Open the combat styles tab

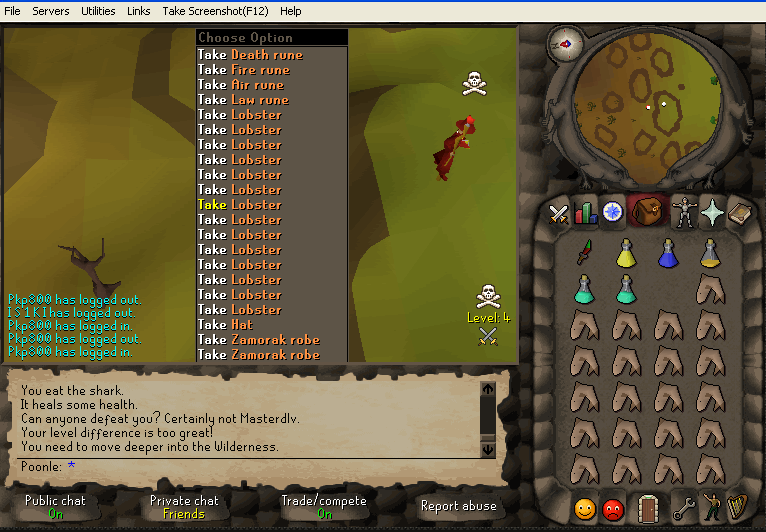pos(559,212)
